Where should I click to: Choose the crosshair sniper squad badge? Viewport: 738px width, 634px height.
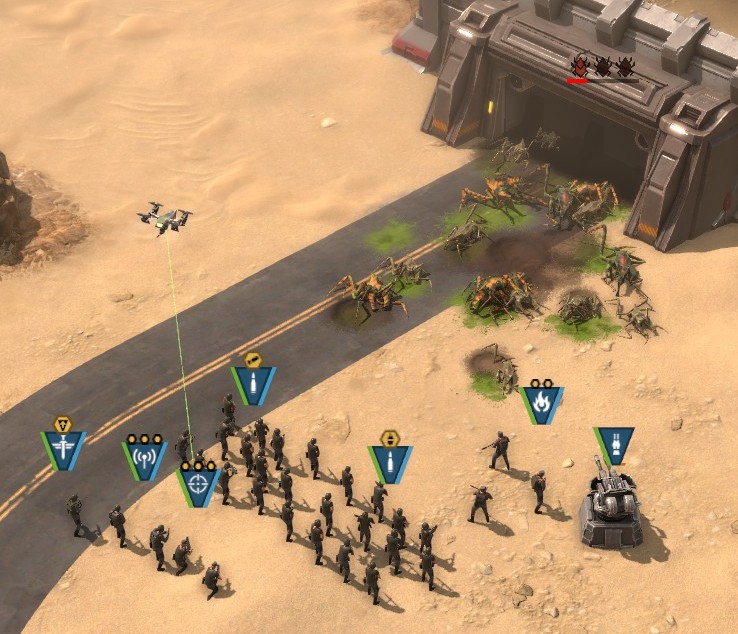(x=198, y=485)
